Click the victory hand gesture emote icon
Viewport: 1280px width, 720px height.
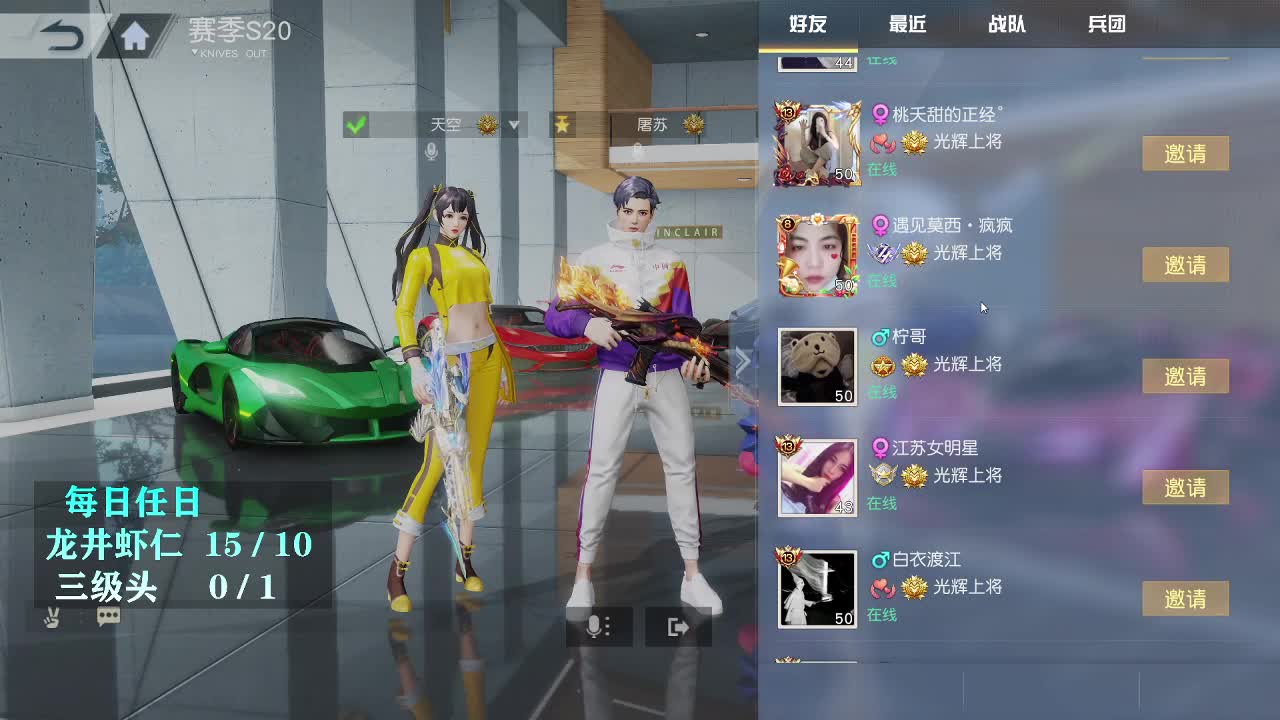click(x=52, y=617)
